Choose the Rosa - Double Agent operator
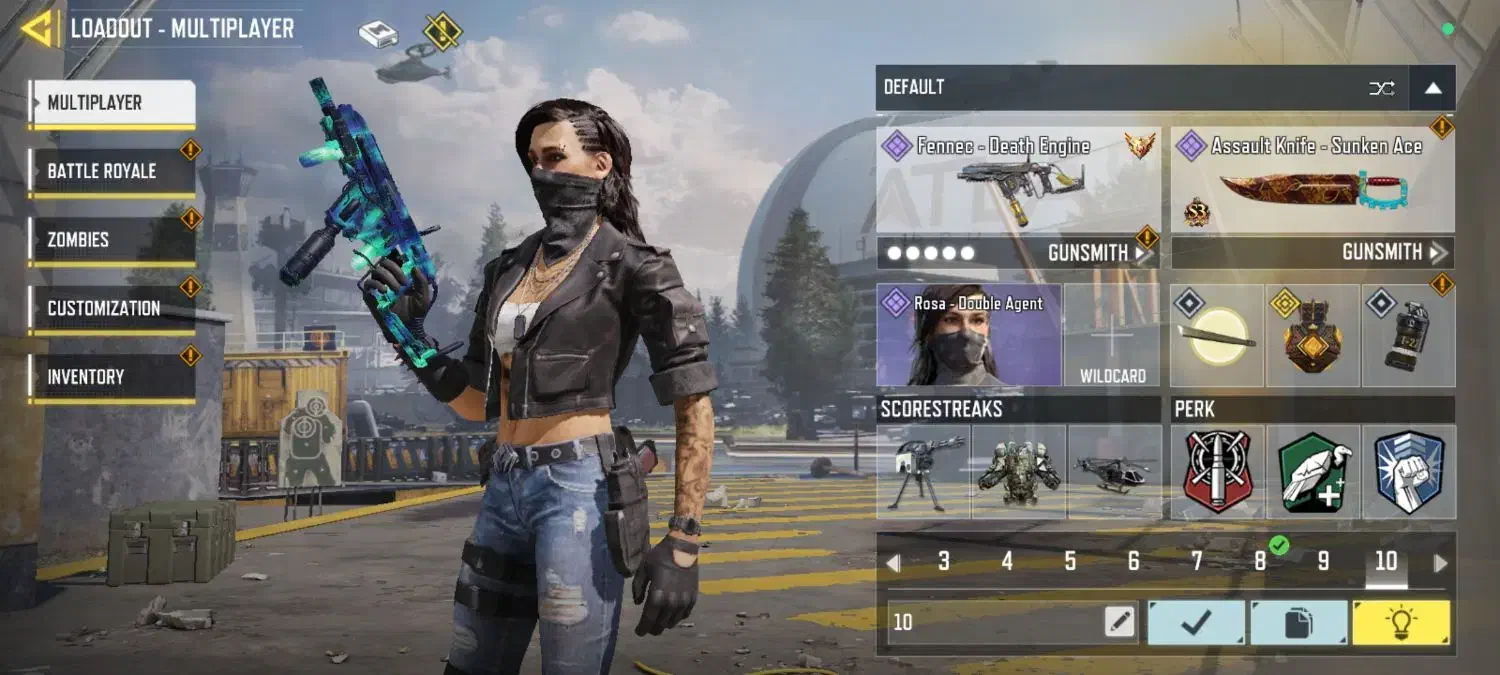The width and height of the screenshot is (1500, 675). 969,336
